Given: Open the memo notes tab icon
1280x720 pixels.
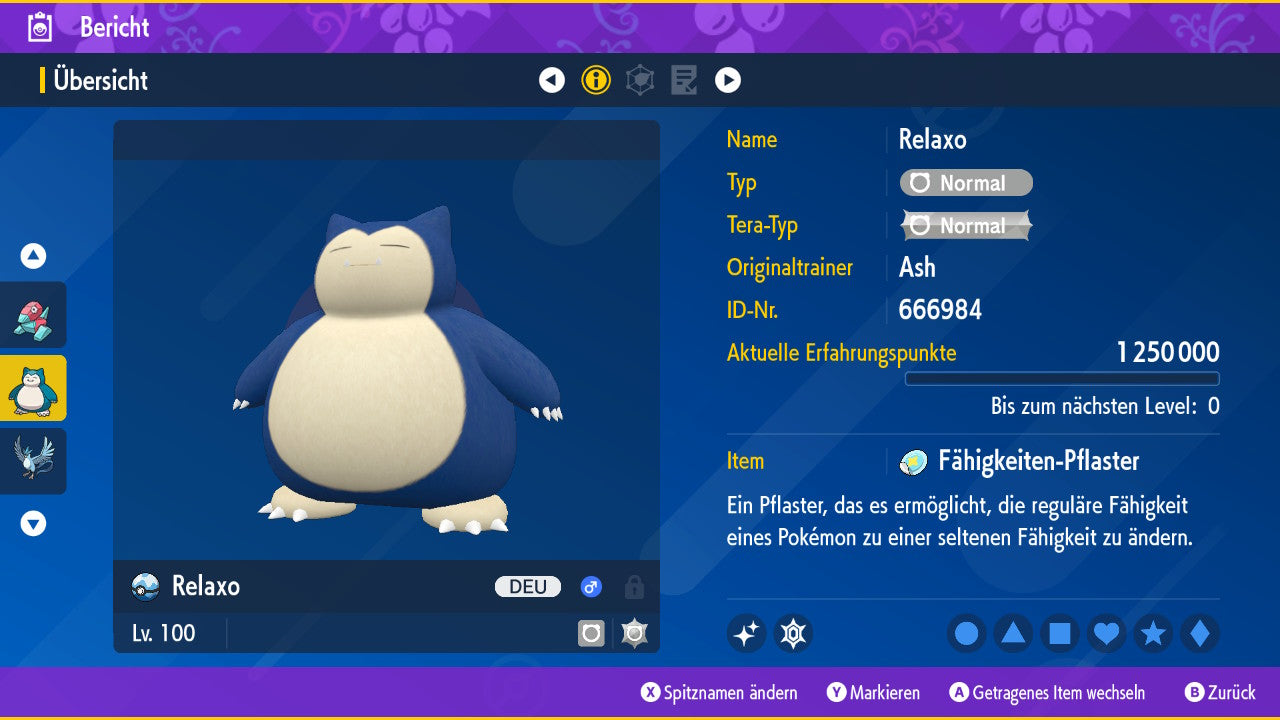Looking at the screenshot, I should pos(684,80).
